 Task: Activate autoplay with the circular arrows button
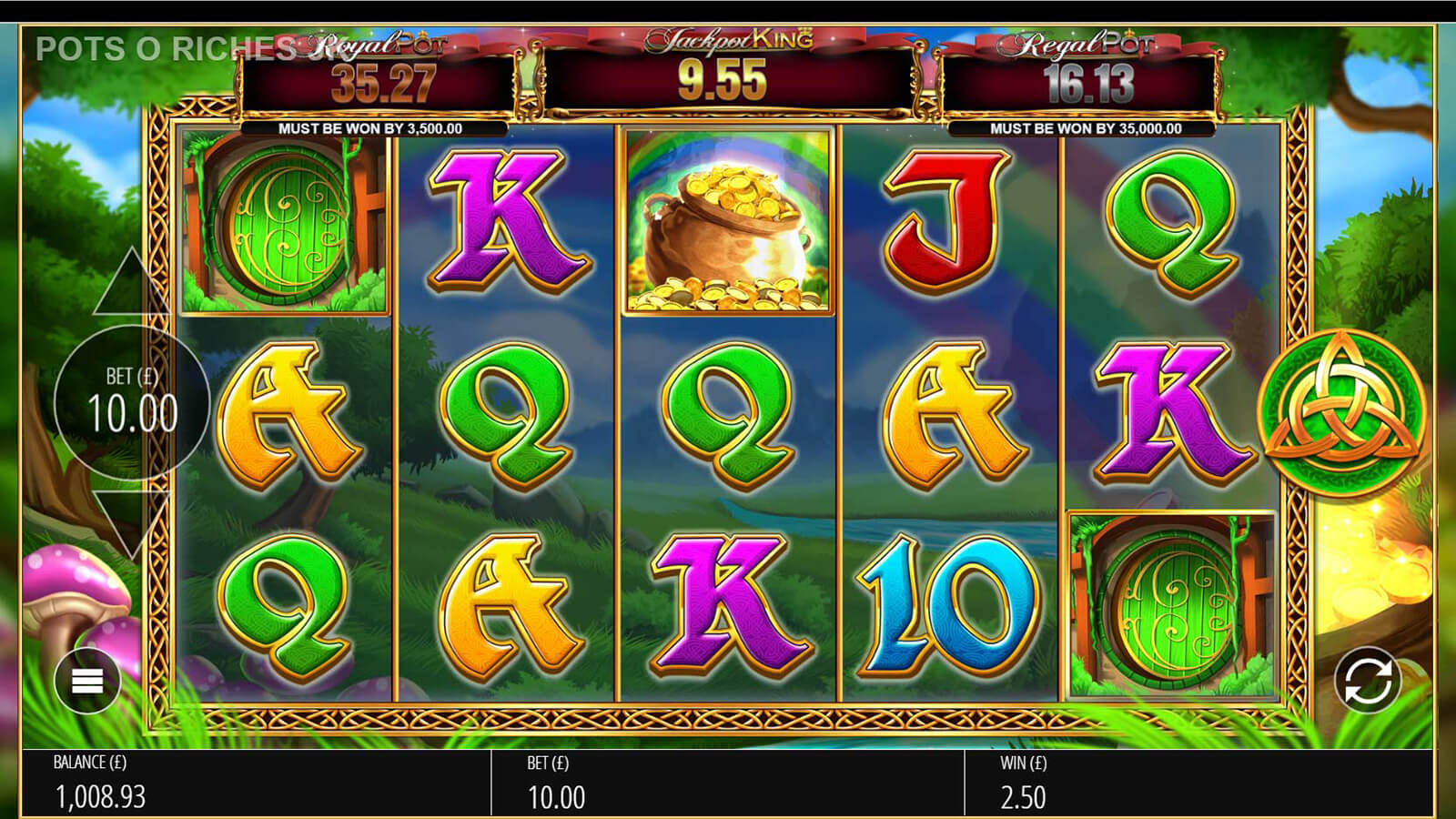pos(1367,681)
